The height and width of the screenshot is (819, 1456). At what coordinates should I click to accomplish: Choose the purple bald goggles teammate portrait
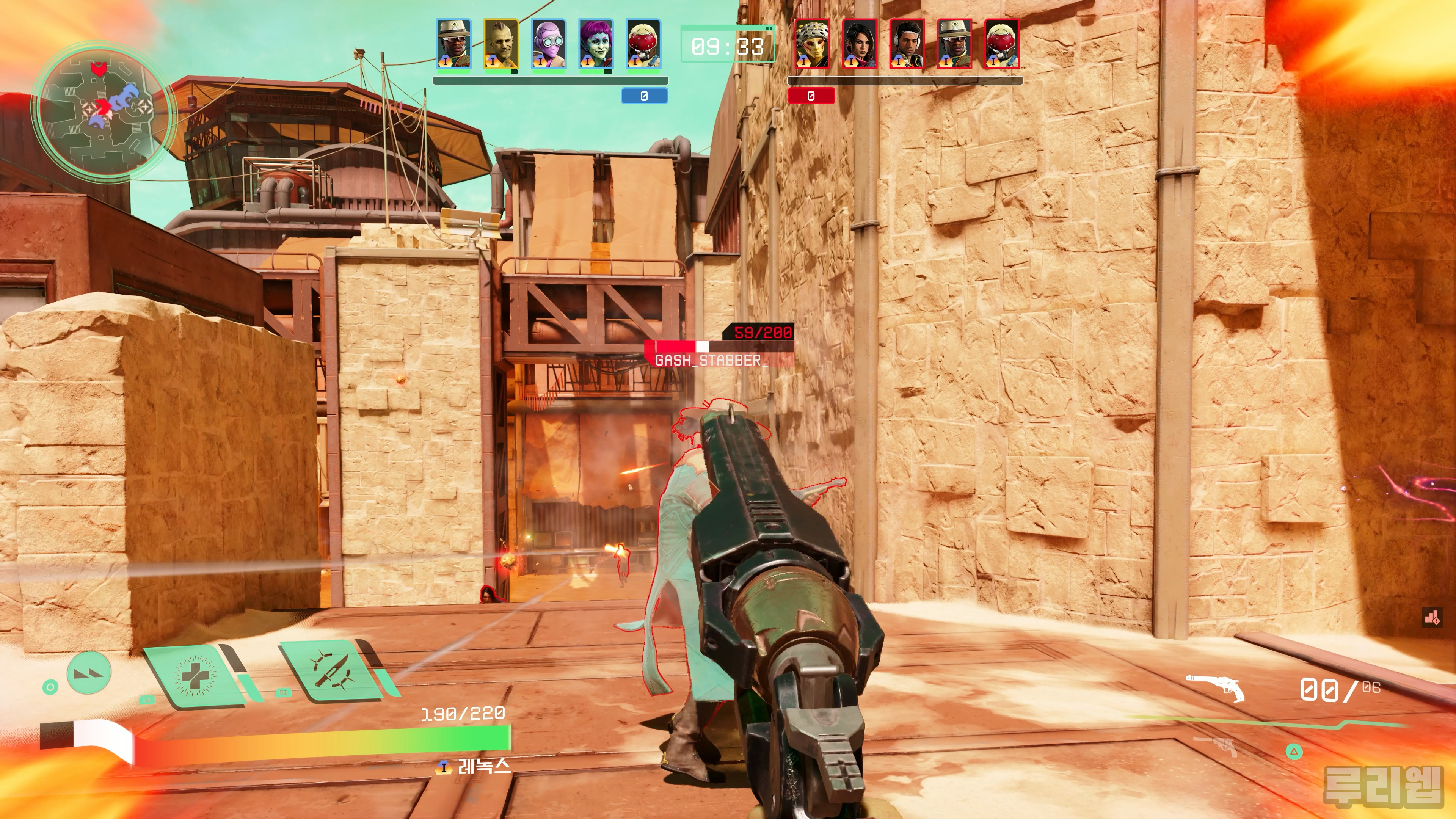point(548,44)
